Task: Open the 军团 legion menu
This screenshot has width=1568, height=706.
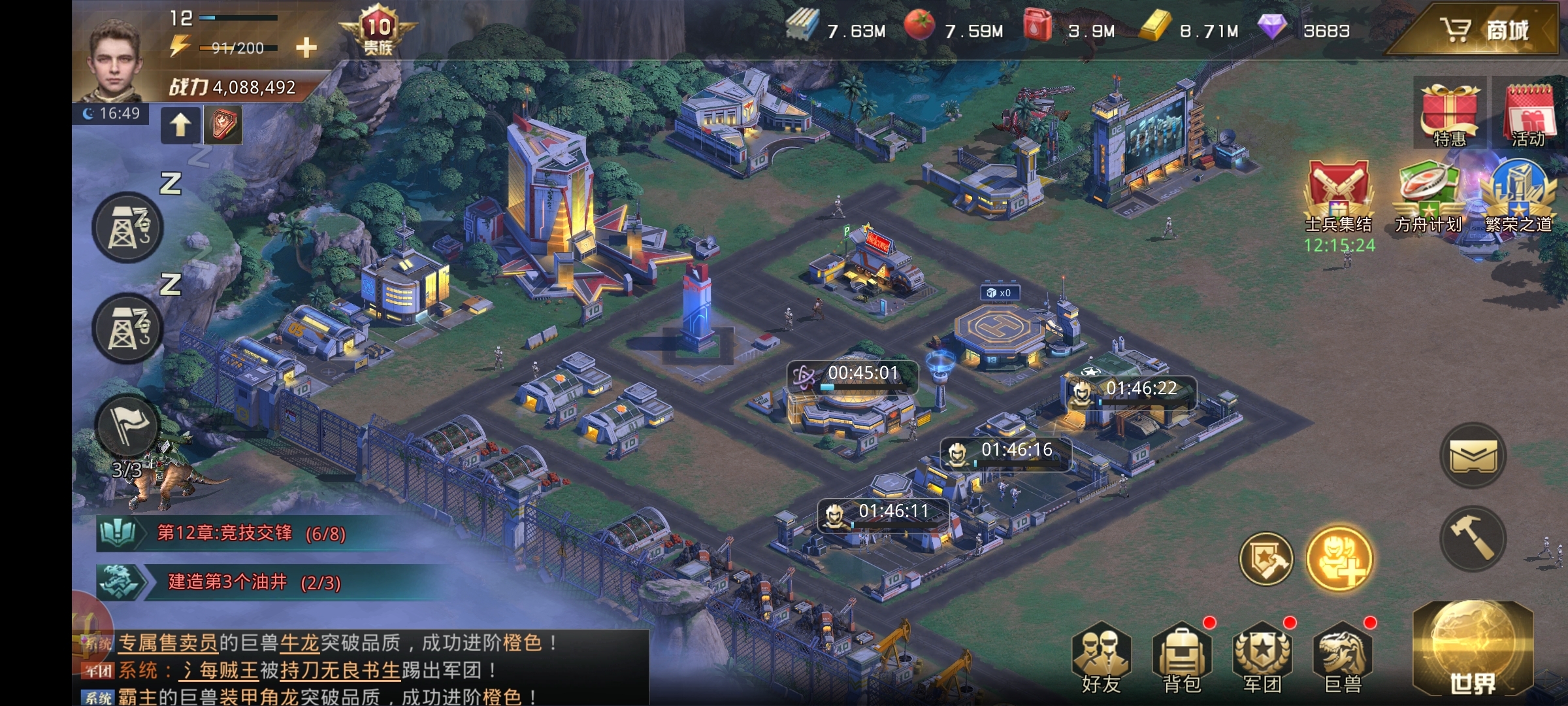Action: 1262,657
